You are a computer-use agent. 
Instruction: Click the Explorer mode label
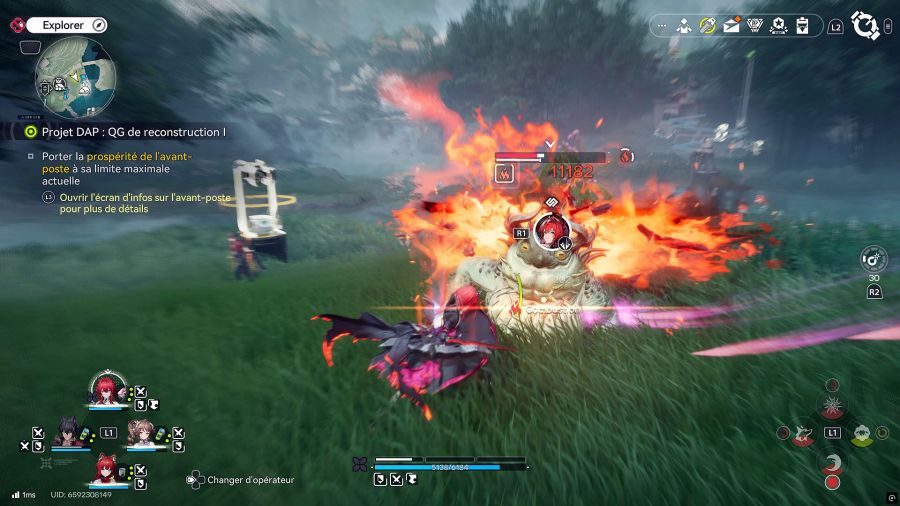coord(62,25)
